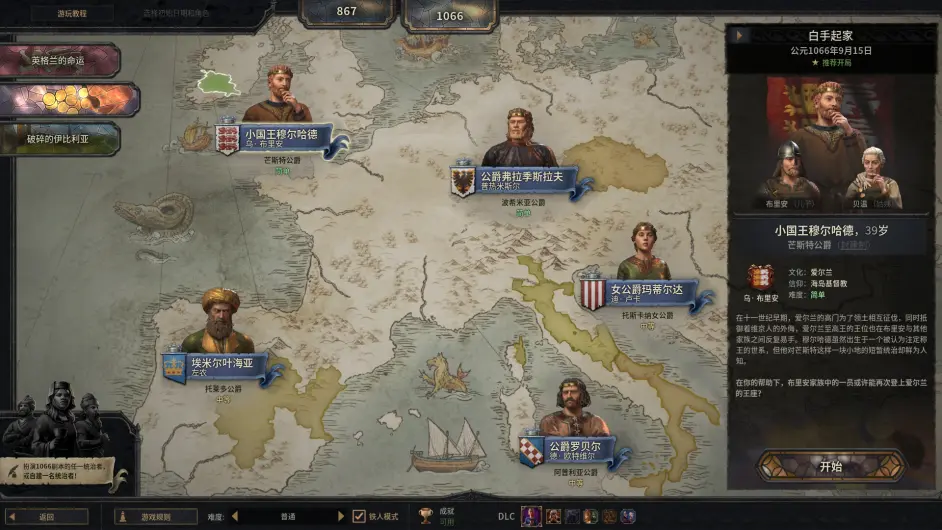Screen dimensions: 942x530
Task: Go back with the 返回 button
Action: tap(47, 517)
